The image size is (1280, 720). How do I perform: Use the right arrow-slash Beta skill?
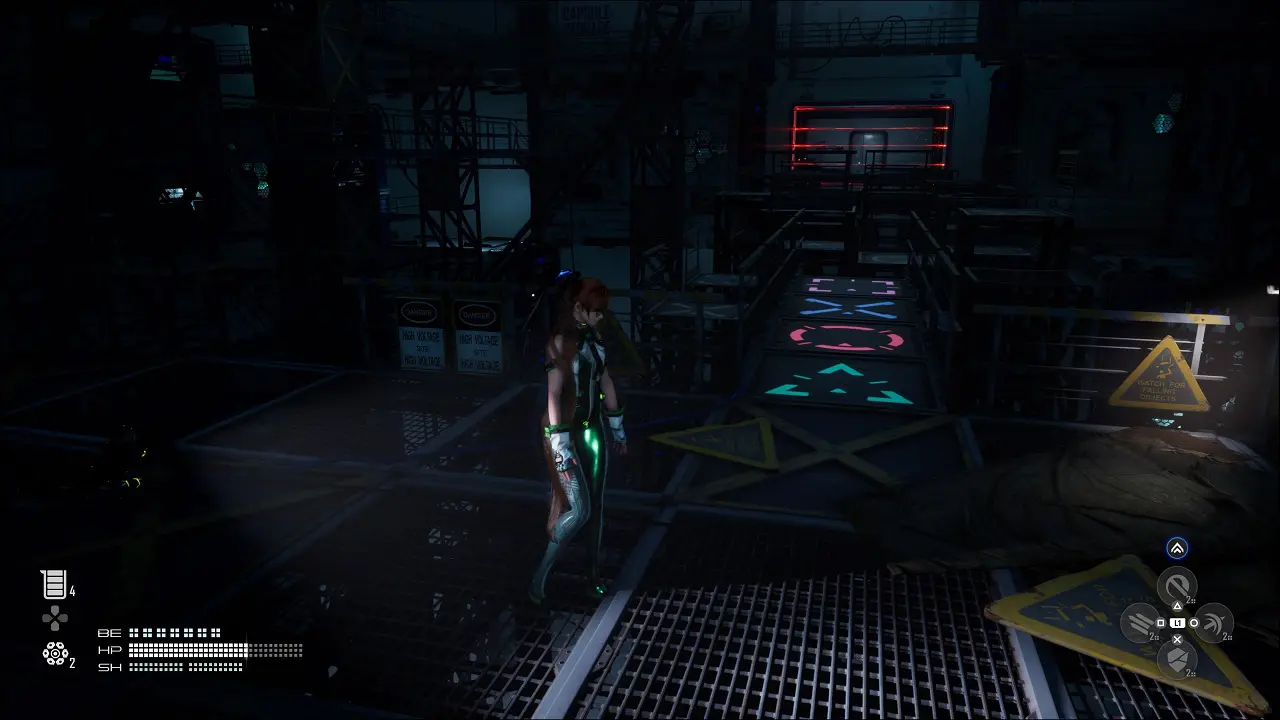click(x=1214, y=622)
